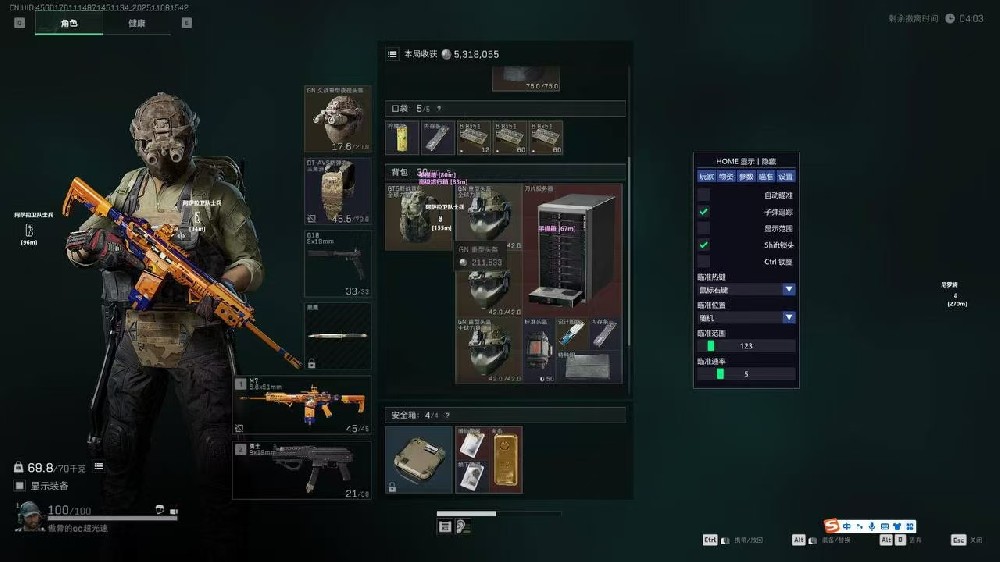Viewport: 1000px width, 562px height.
Task: Select the equipped armor vest slot
Action: pyautogui.click(x=337, y=190)
